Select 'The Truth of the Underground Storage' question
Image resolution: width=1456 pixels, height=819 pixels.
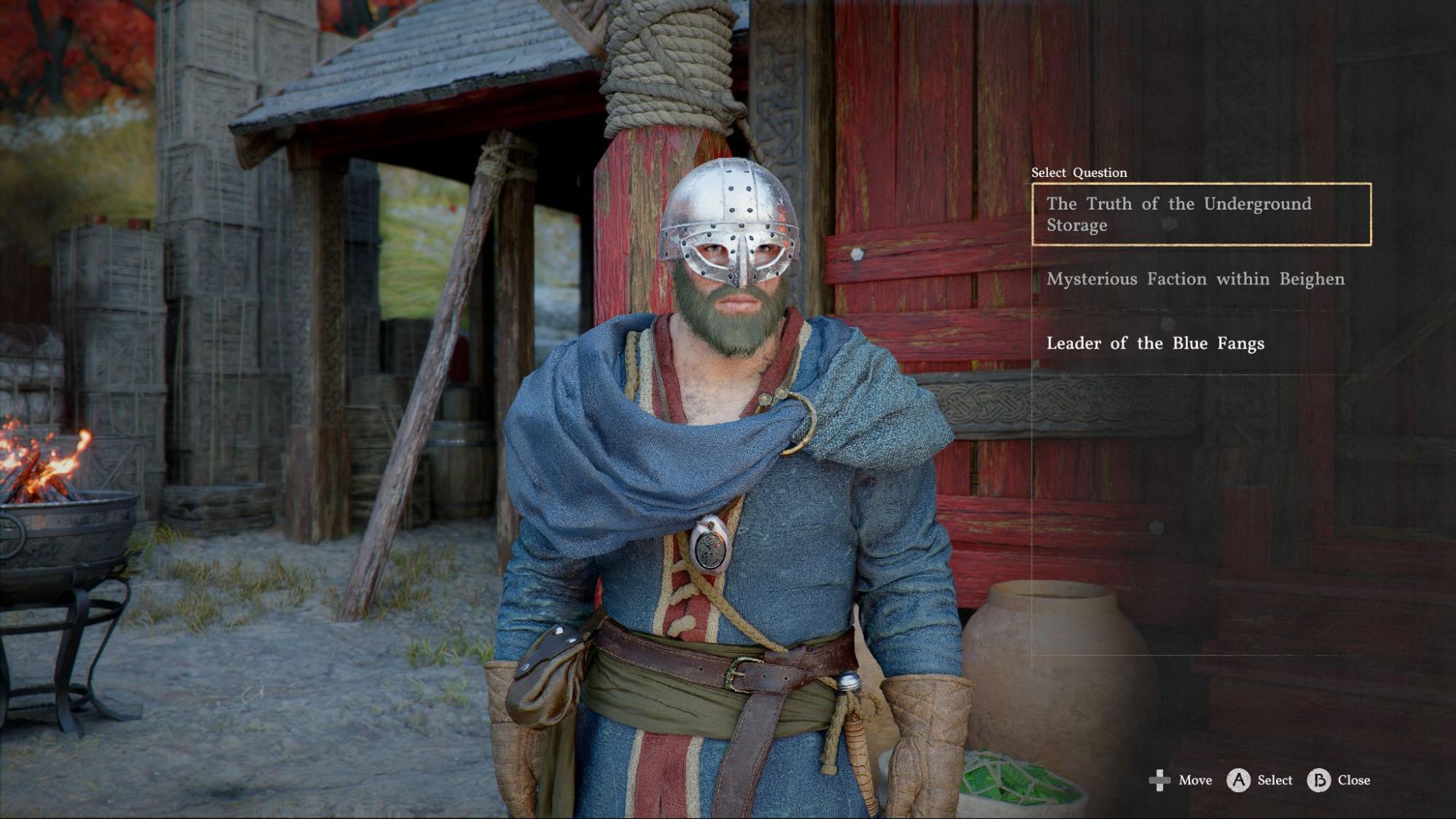pyautogui.click(x=1200, y=214)
